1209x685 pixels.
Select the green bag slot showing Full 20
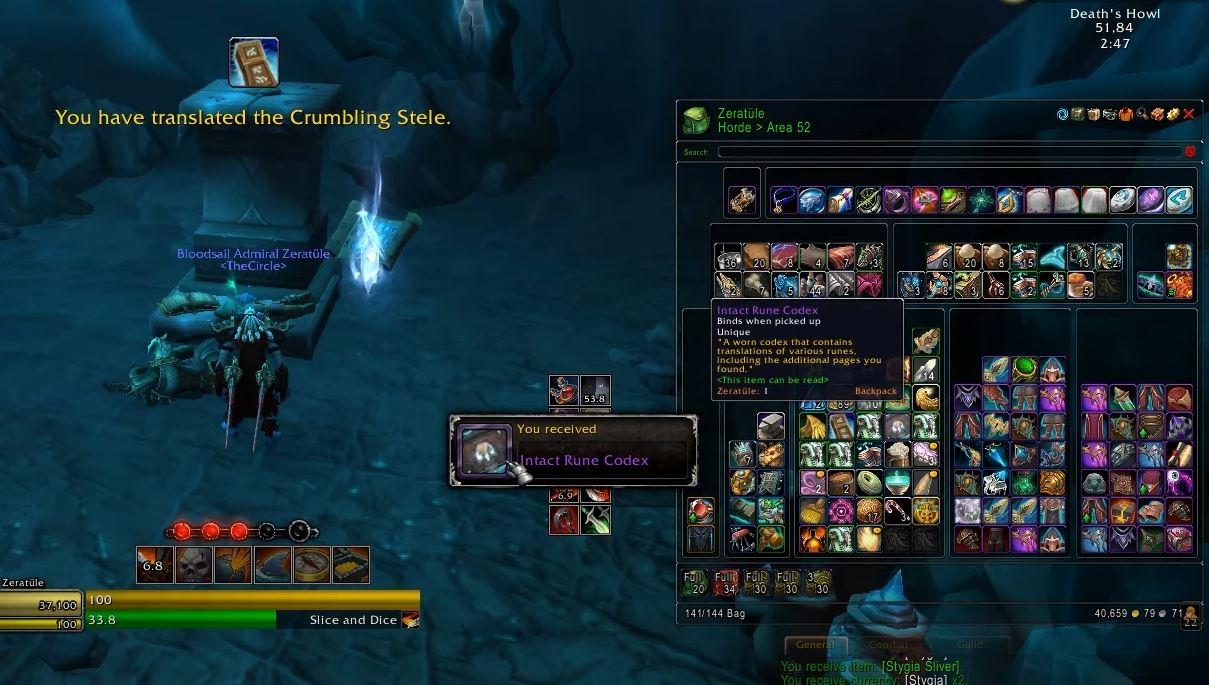point(695,582)
